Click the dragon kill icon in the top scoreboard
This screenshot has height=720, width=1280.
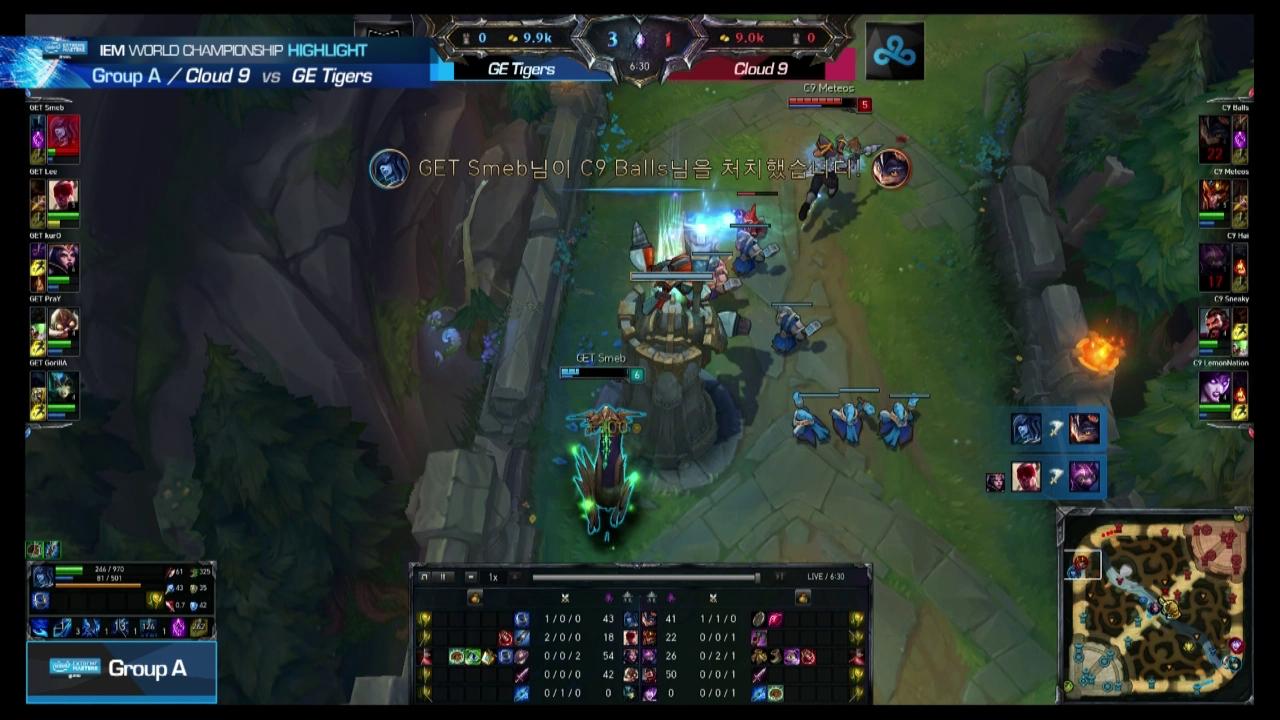(639, 40)
